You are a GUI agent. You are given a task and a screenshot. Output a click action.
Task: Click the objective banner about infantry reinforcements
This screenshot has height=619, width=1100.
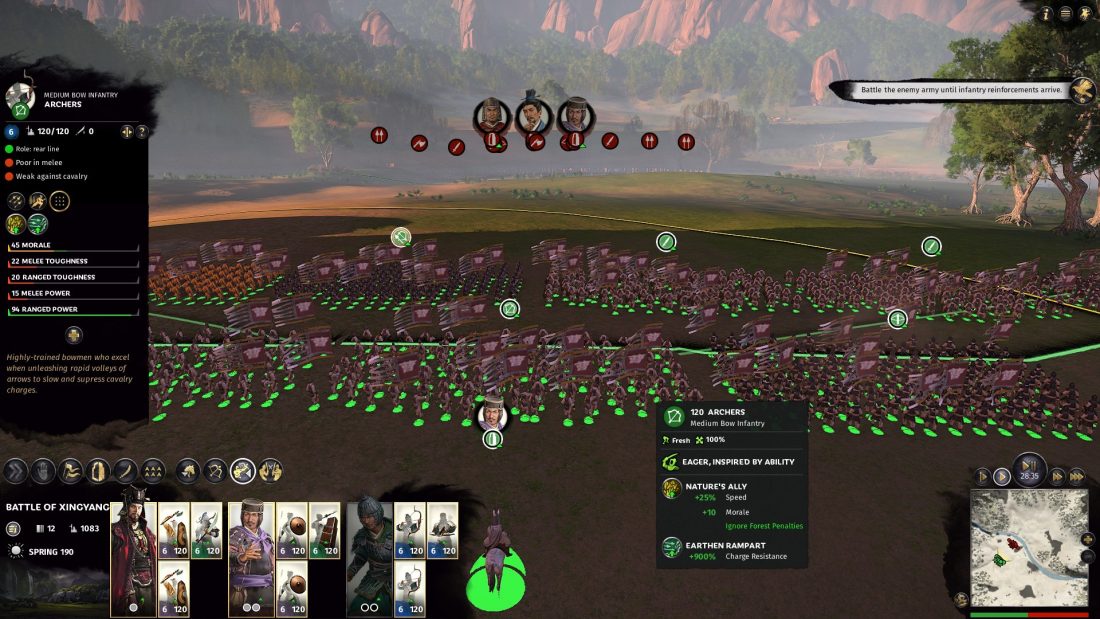point(960,90)
